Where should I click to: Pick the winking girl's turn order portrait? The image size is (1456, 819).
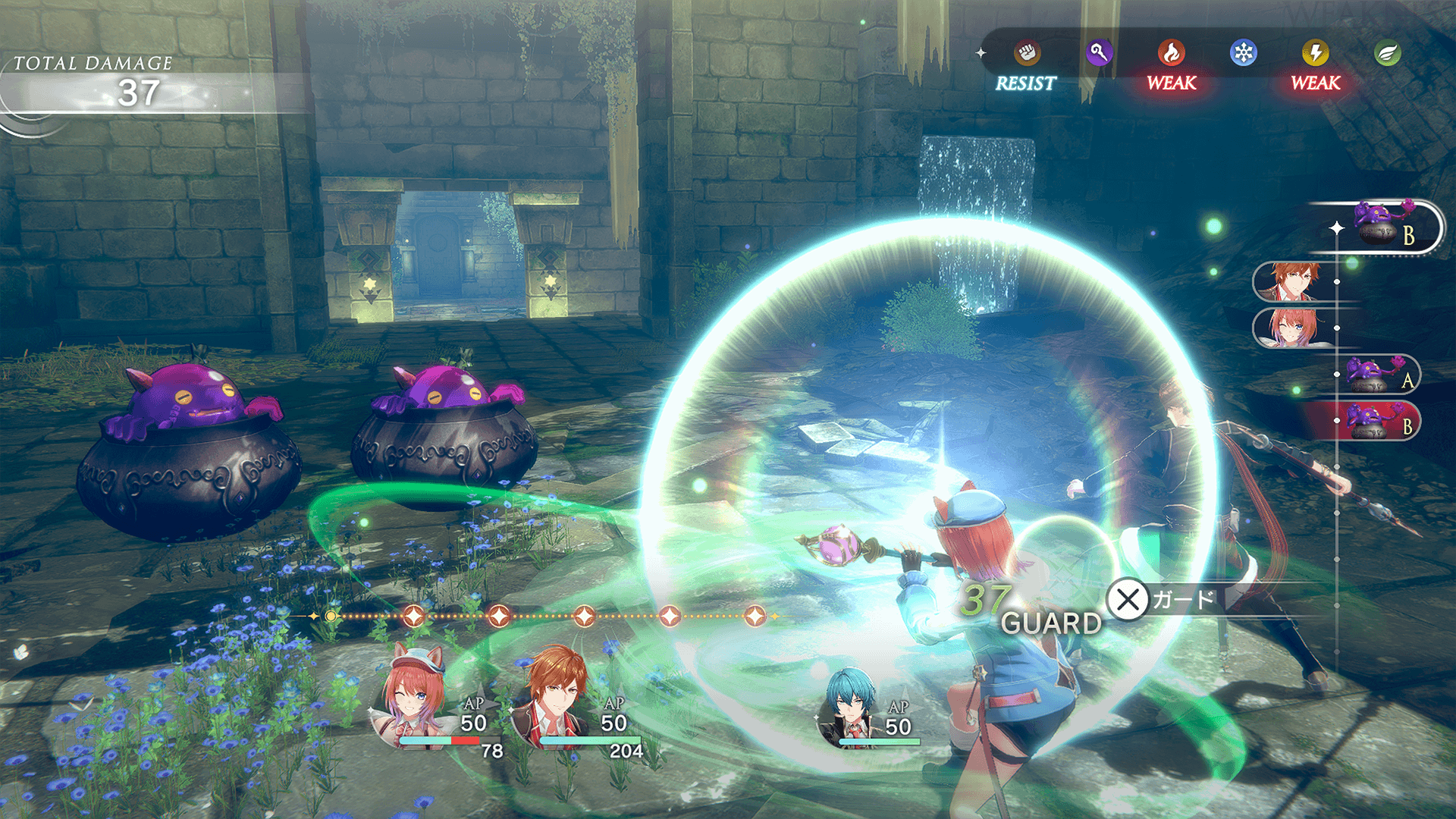pyautogui.click(x=1292, y=328)
